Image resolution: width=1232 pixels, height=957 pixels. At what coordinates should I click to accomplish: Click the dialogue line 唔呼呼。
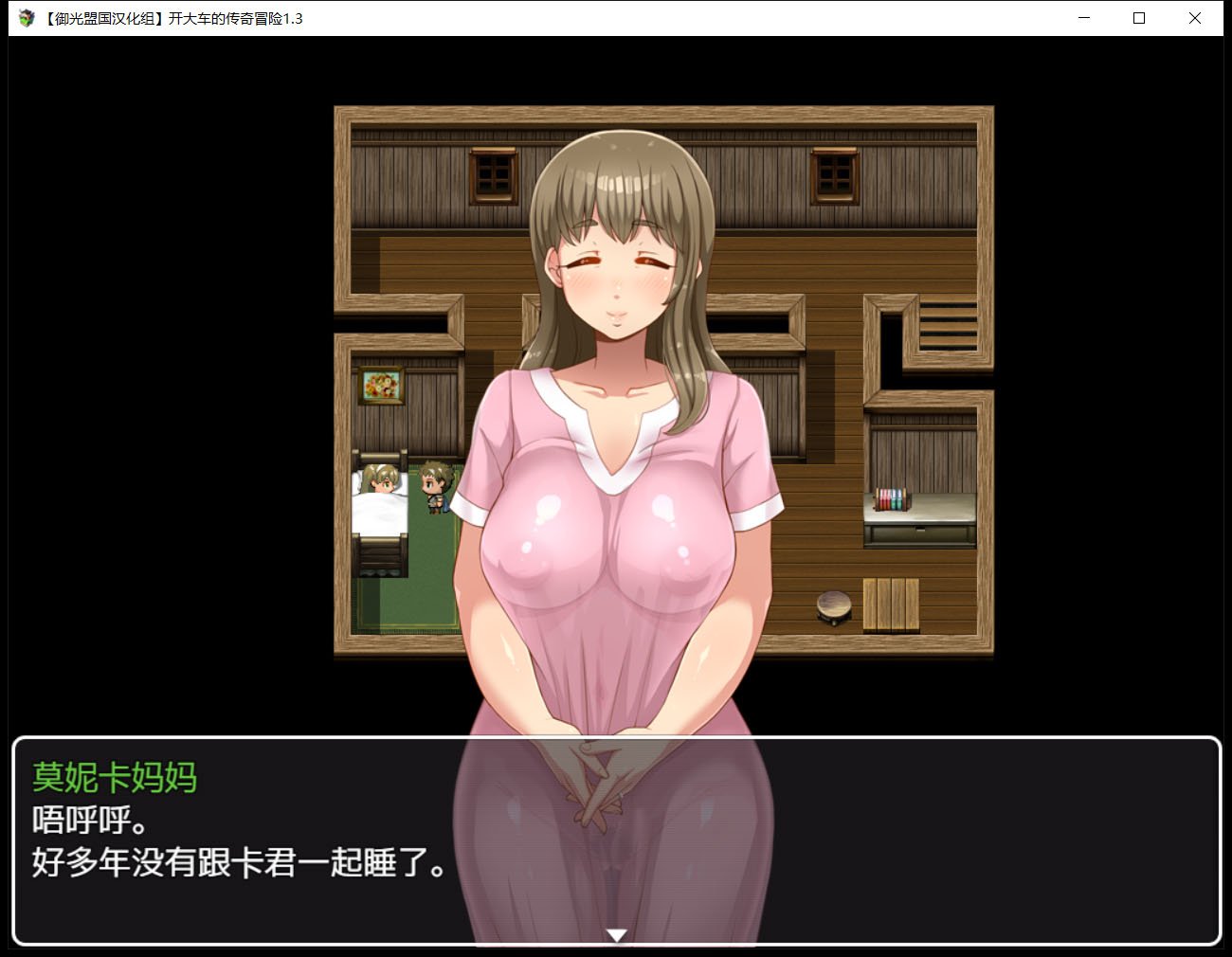91,822
